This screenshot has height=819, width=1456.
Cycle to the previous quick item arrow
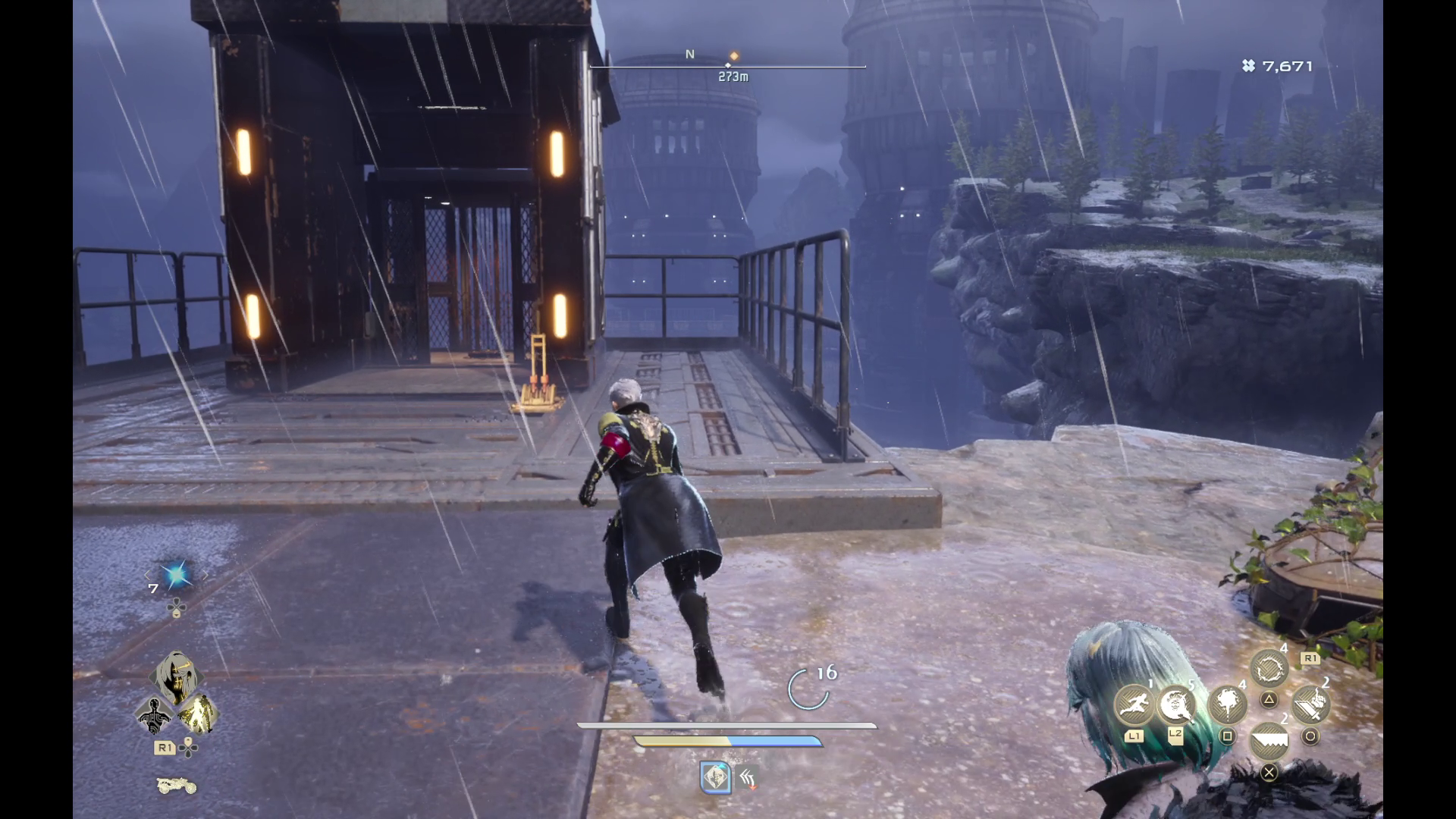(x=148, y=576)
